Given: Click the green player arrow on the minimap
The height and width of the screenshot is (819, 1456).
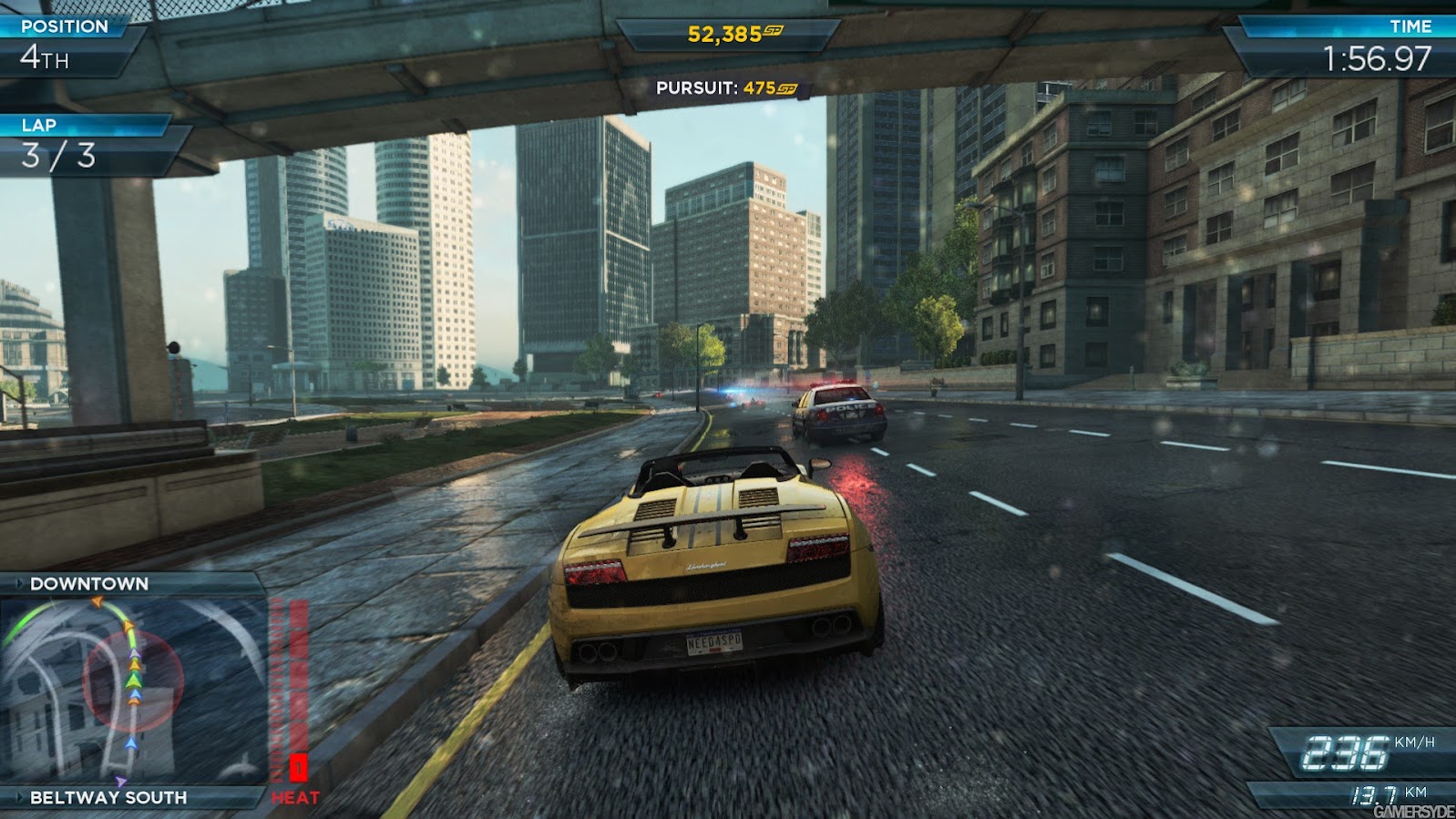Looking at the screenshot, I should [134, 680].
